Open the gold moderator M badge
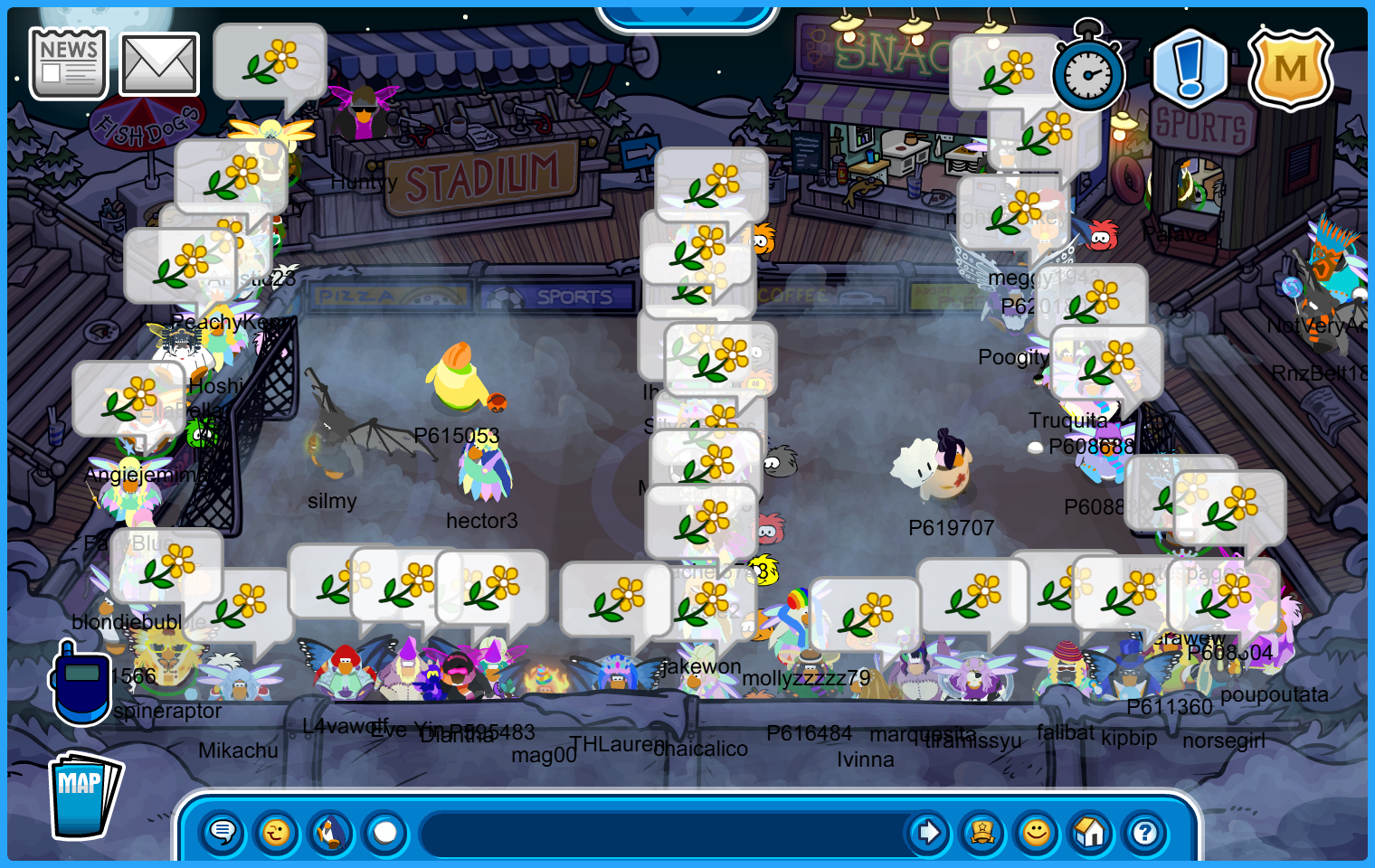Image resolution: width=1375 pixels, height=868 pixels. click(1290, 69)
